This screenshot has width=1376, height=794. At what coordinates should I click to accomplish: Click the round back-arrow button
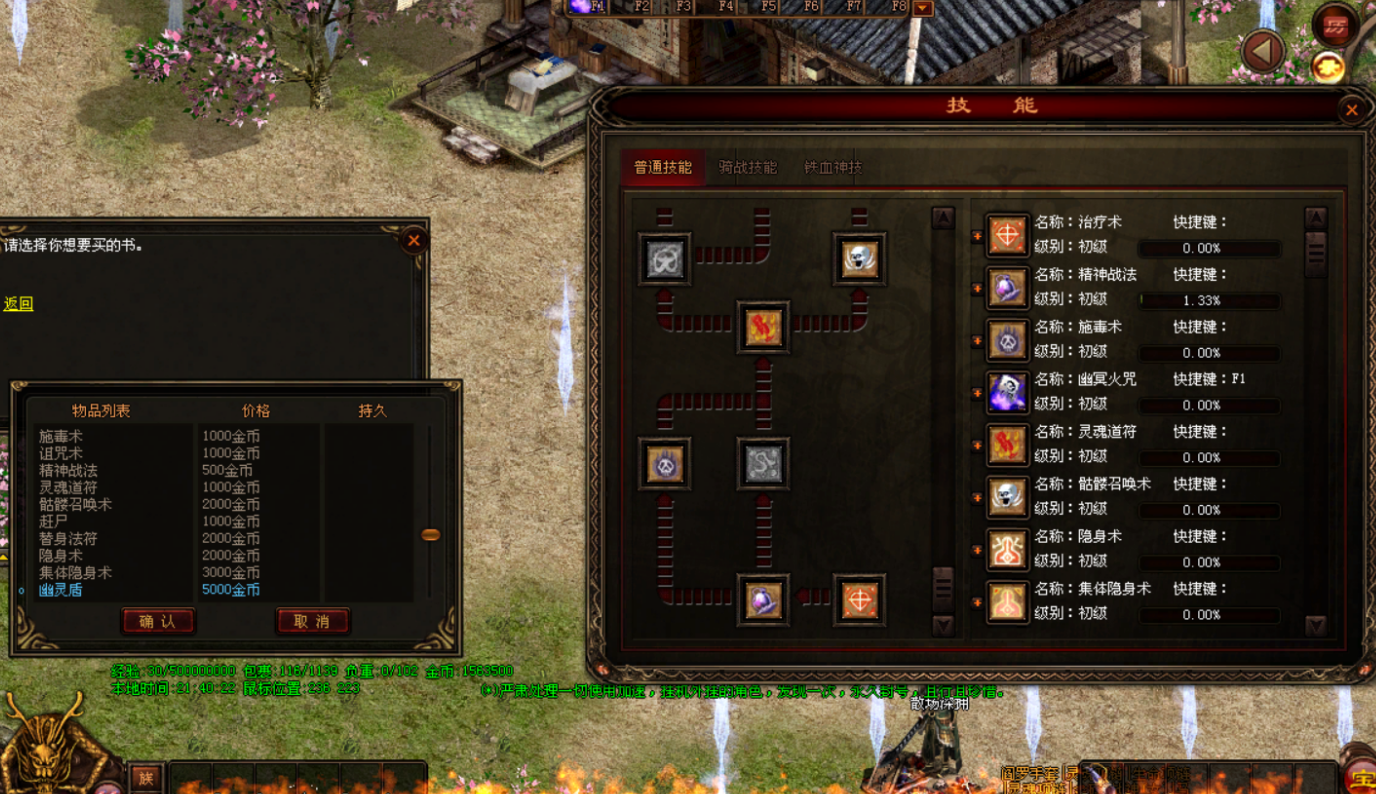(1262, 51)
